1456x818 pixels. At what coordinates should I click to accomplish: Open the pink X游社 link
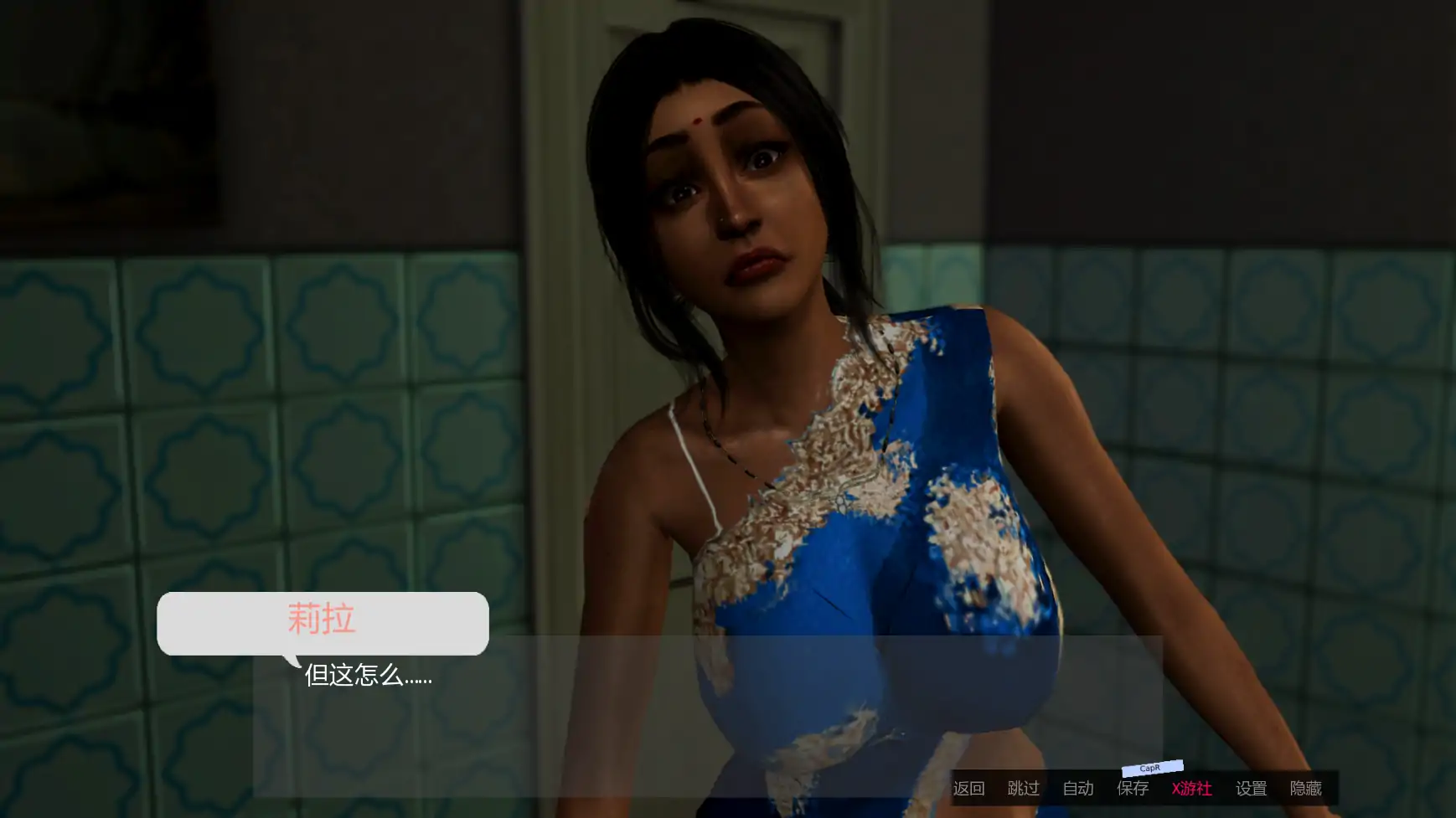pyautogui.click(x=1191, y=788)
